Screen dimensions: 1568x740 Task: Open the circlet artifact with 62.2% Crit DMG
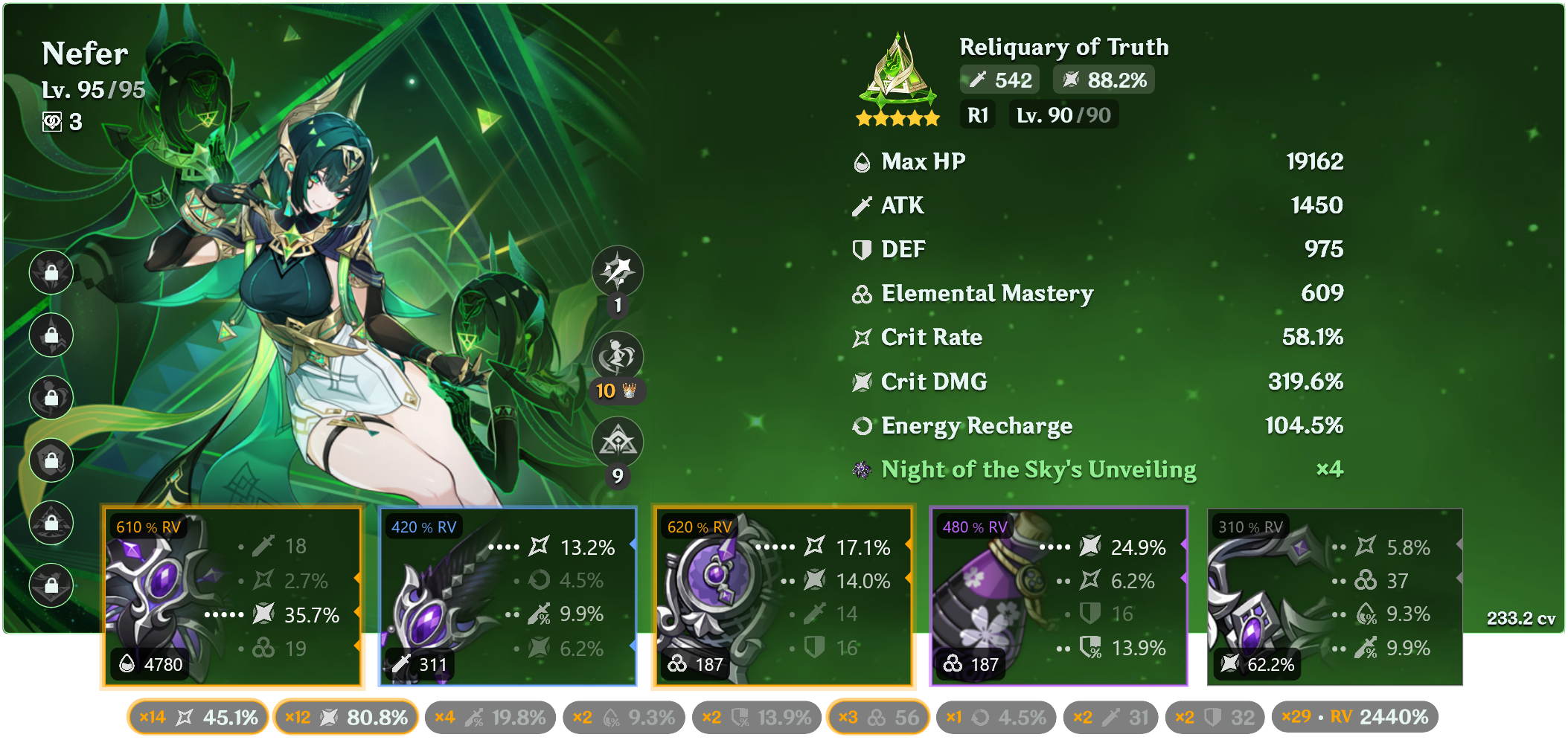tap(1334, 596)
